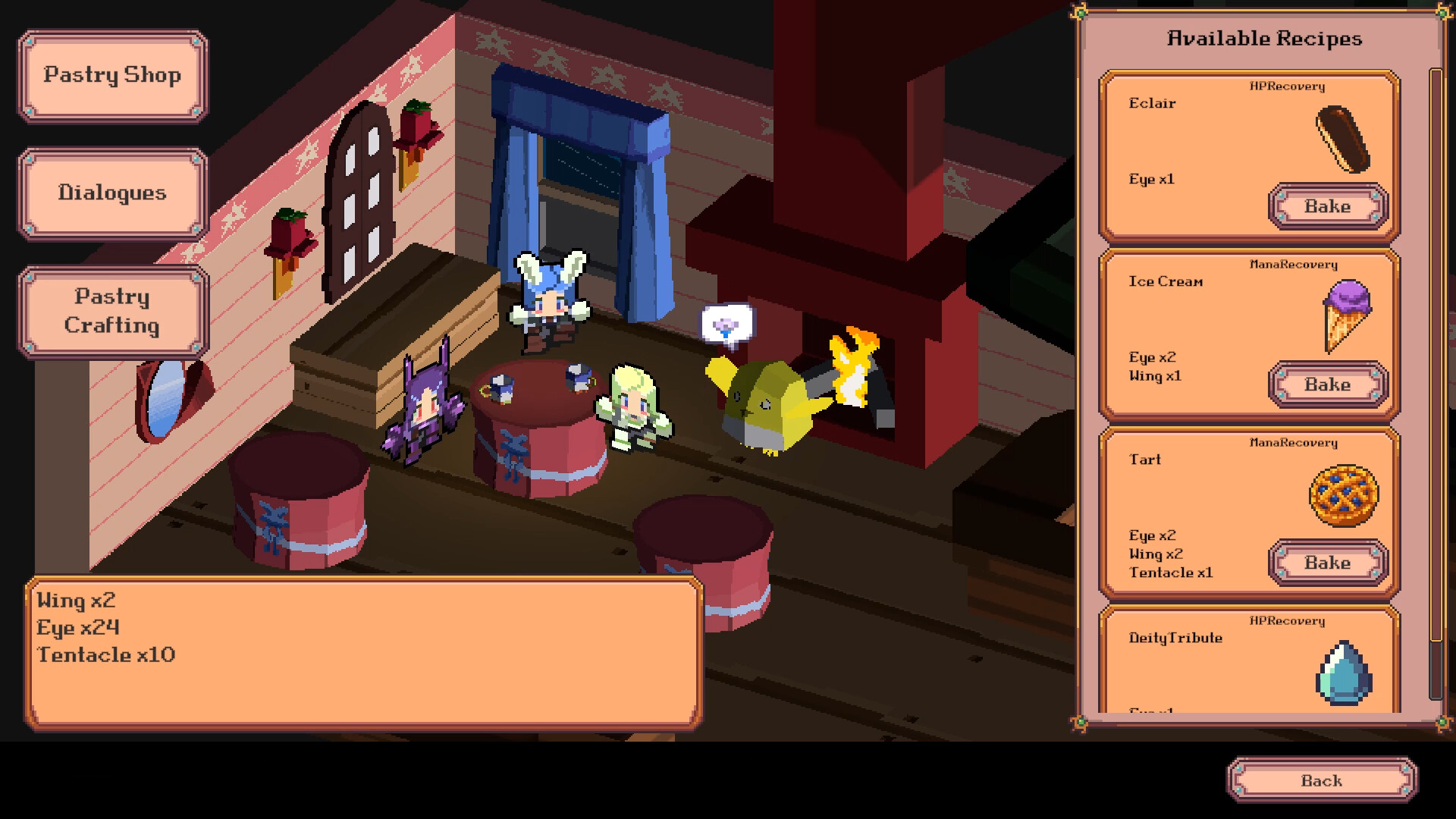Click the Available Recipes panel header

(x=1265, y=38)
